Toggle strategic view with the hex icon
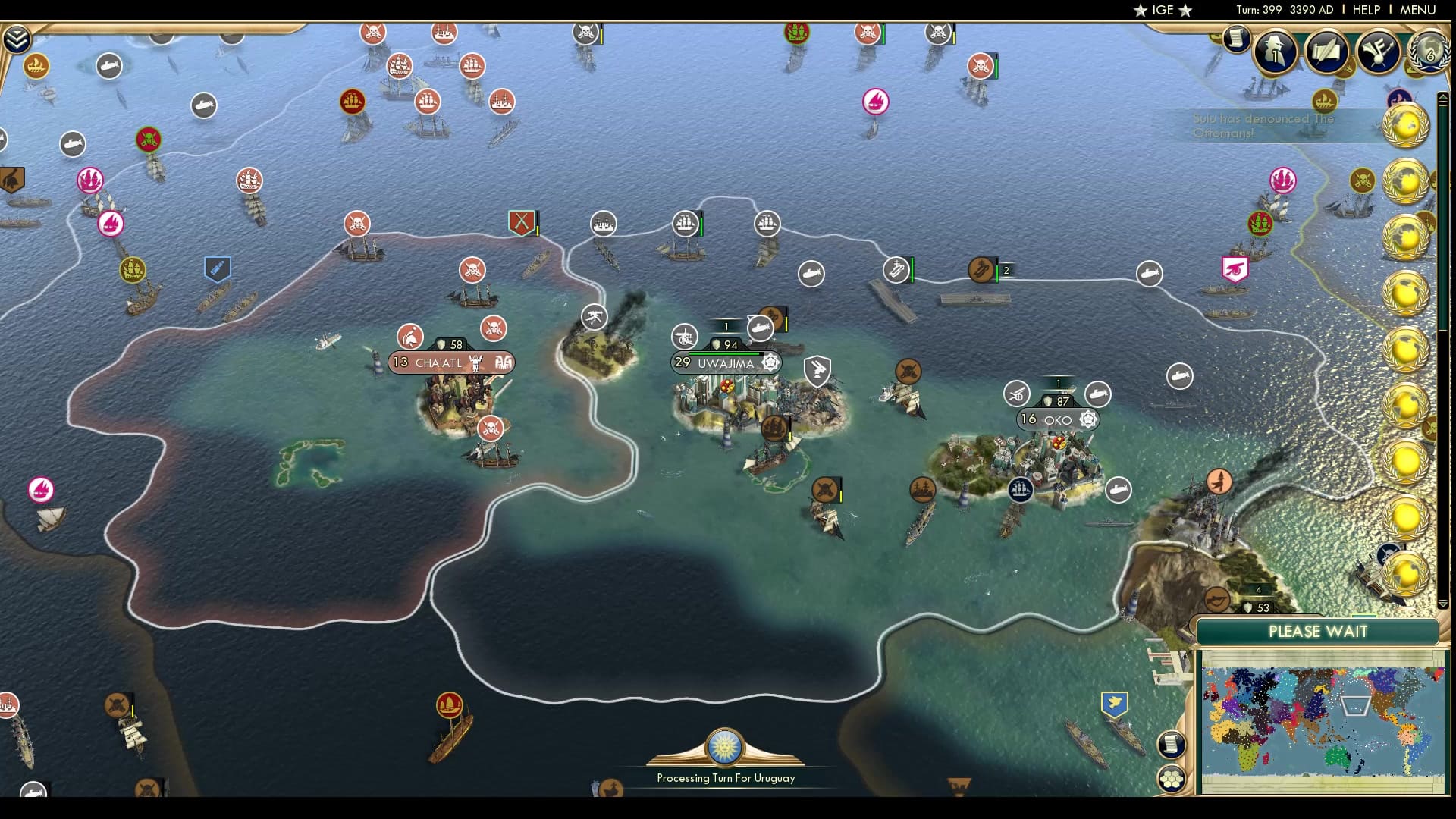Image resolution: width=1456 pixels, height=819 pixels. pyautogui.click(x=1172, y=777)
